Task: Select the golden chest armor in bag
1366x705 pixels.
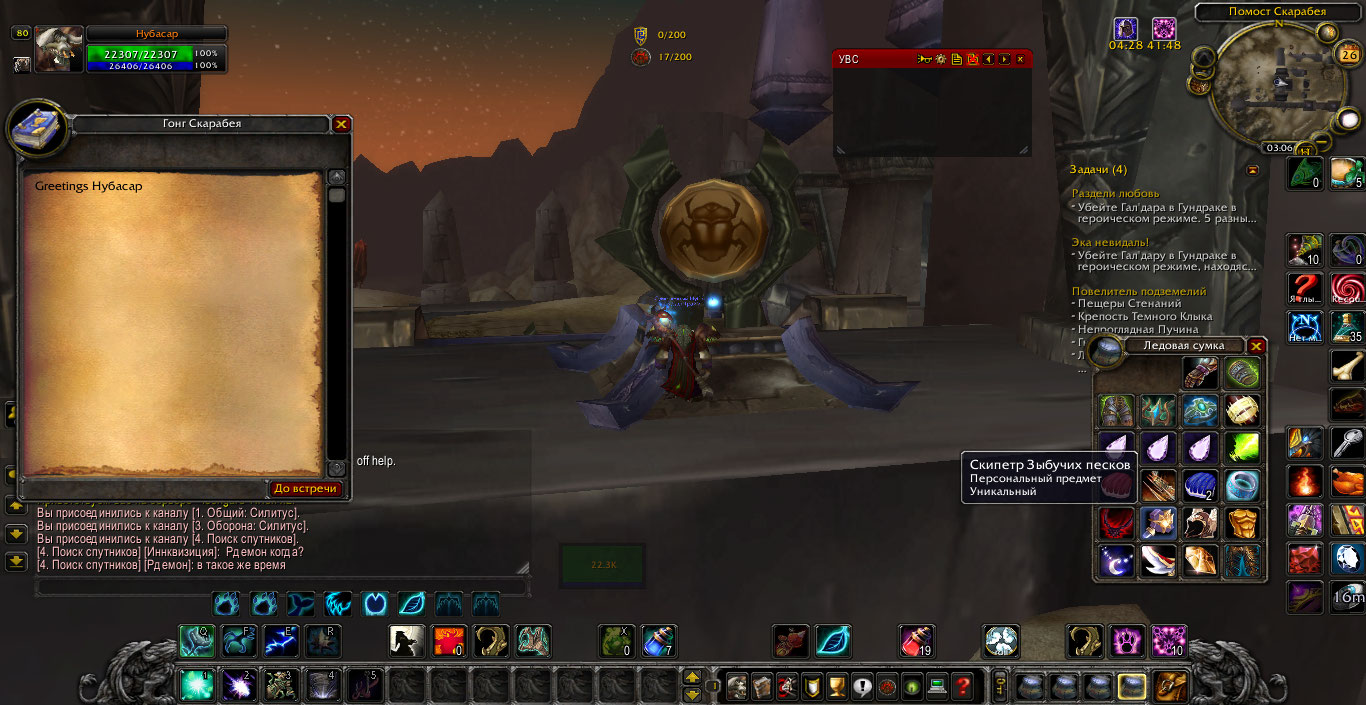Action: (1243, 522)
